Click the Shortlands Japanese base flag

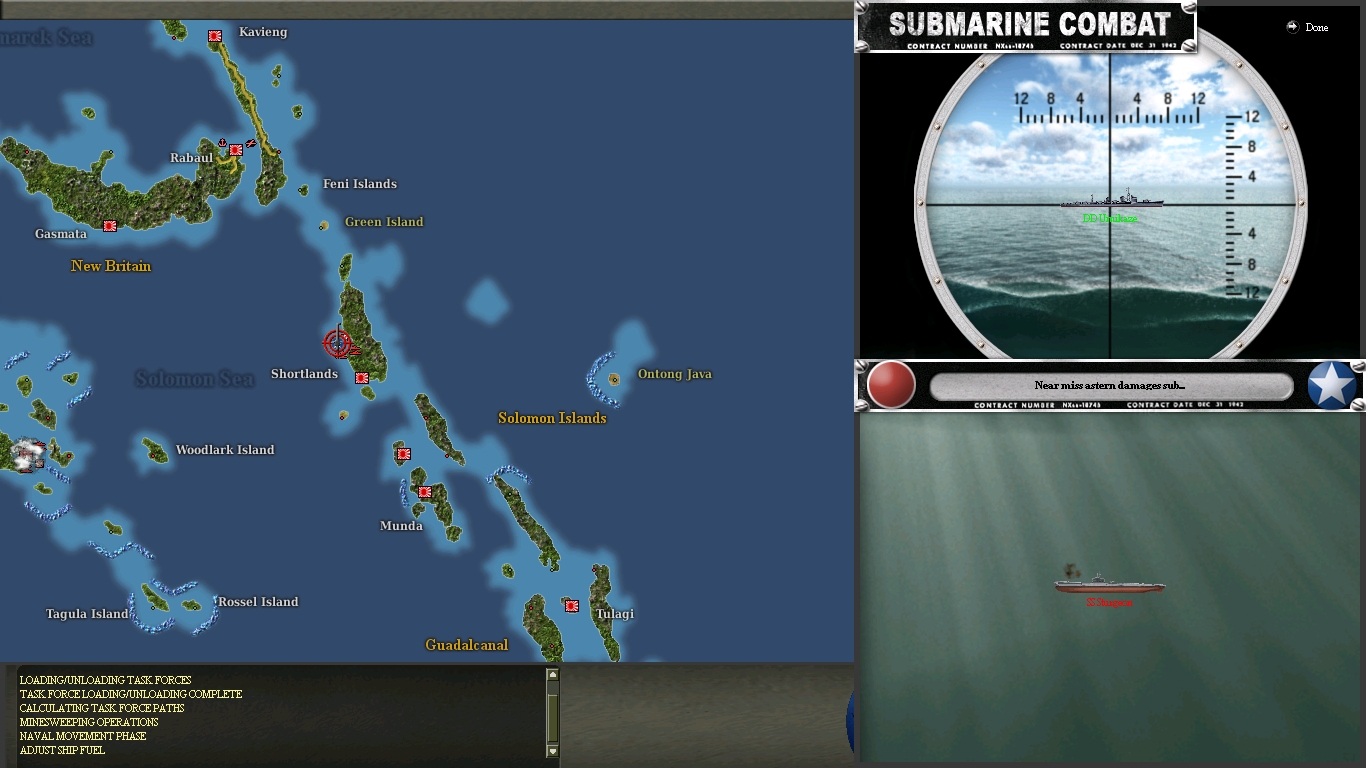point(362,378)
